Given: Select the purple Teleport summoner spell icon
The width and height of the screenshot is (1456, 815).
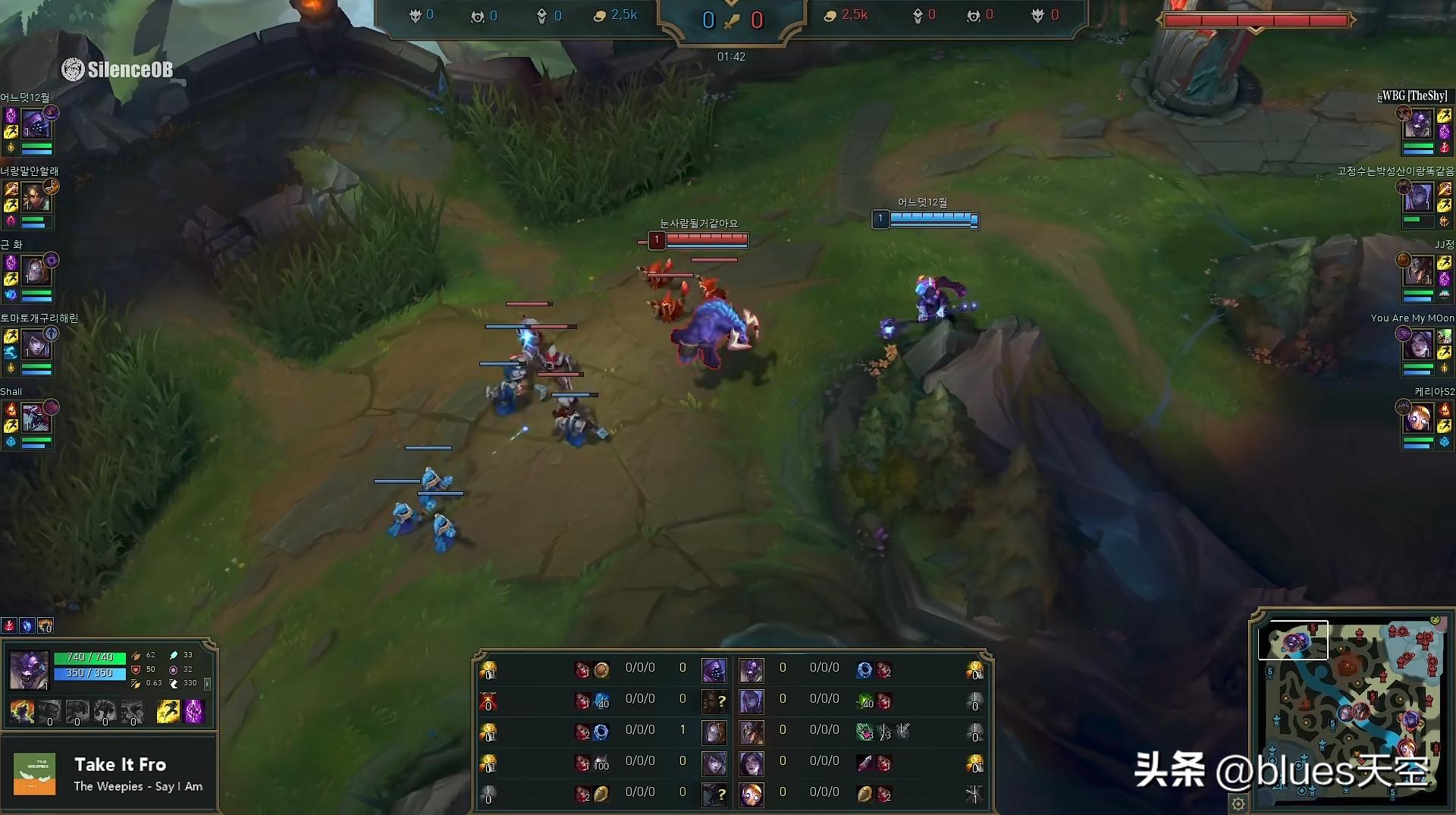Looking at the screenshot, I should [195, 712].
